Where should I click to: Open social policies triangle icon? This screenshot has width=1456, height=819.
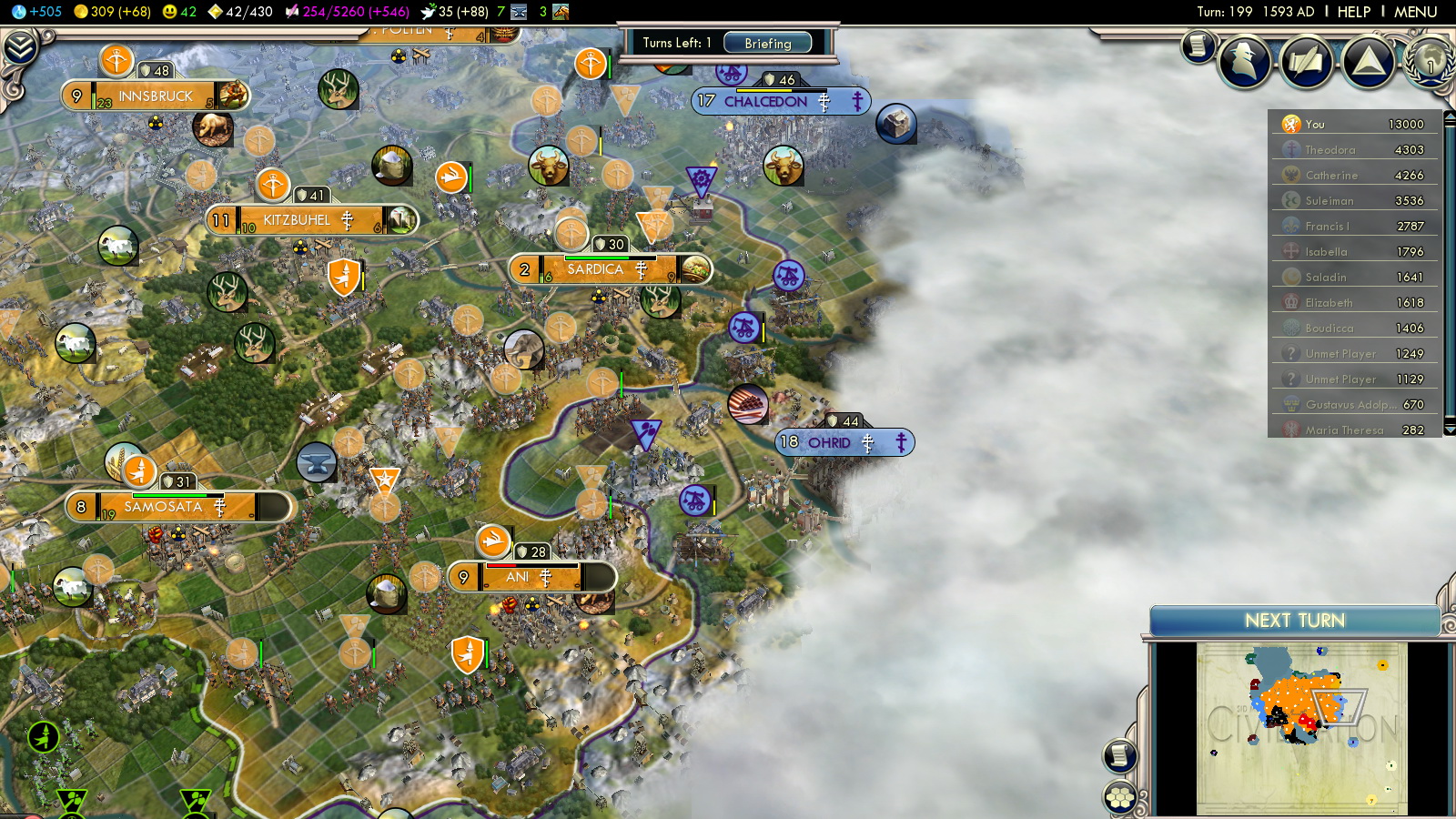coord(1368,61)
